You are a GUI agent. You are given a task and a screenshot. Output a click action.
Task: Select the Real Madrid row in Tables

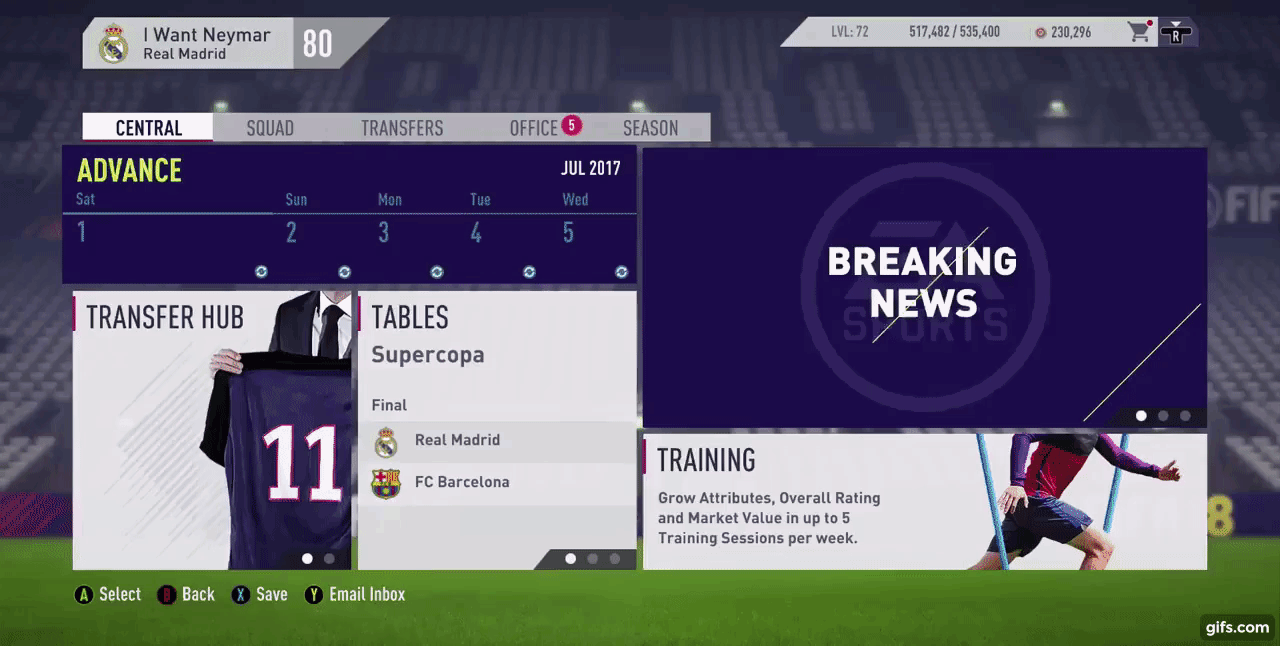click(x=496, y=441)
